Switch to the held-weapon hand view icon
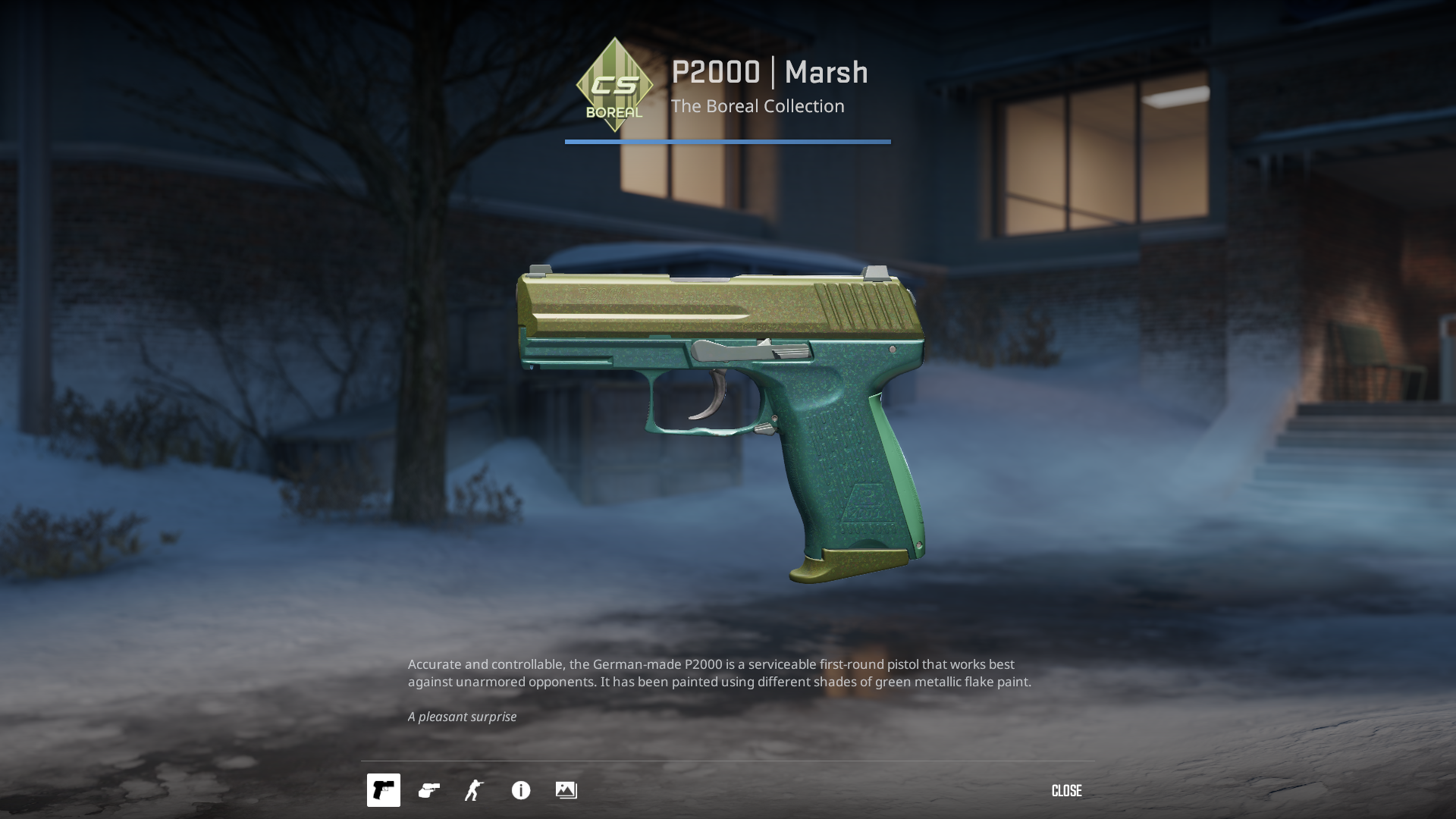Screen dimensions: 1456x819 click(429, 790)
